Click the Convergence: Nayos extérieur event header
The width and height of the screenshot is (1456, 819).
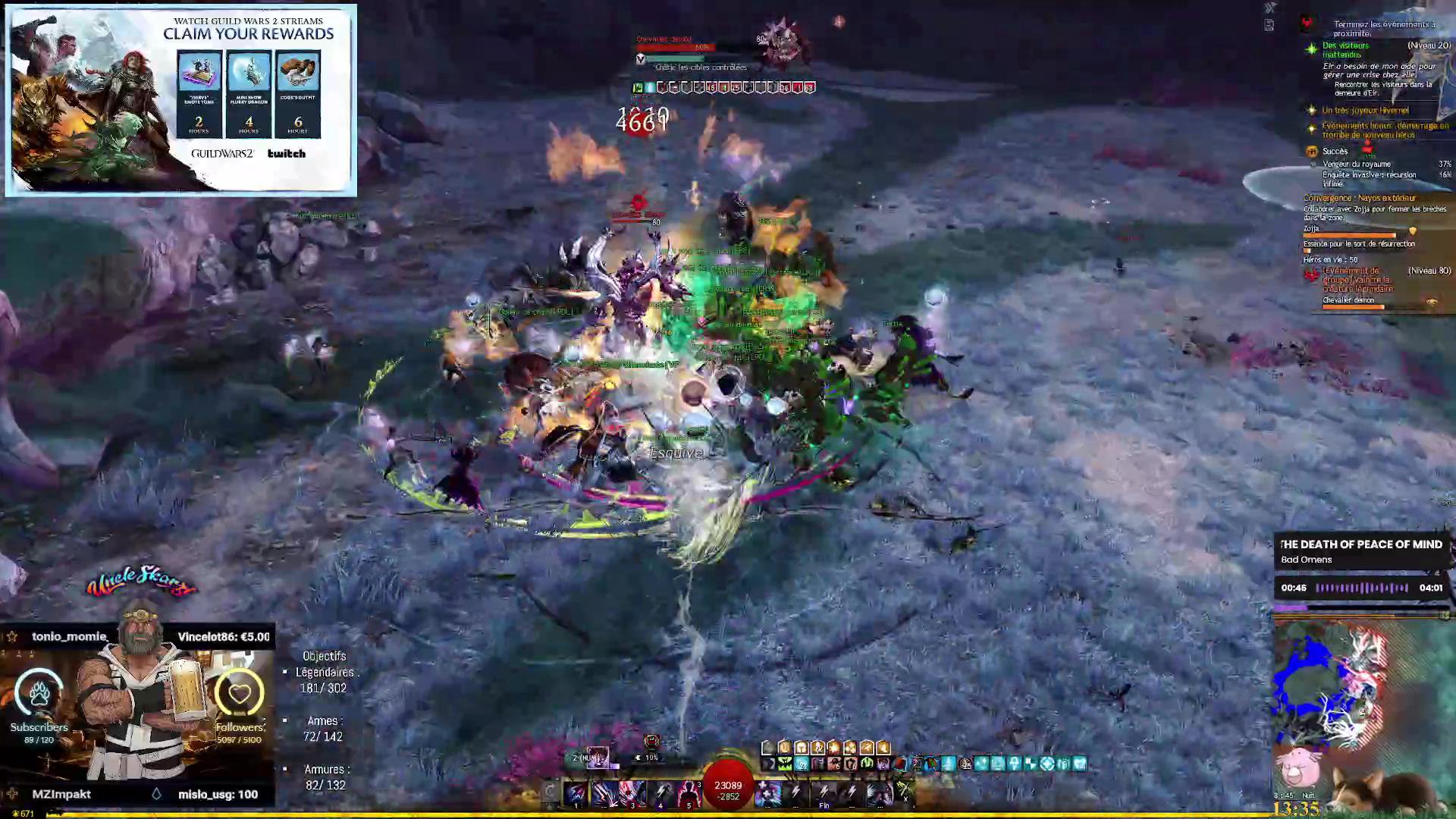coord(1359,198)
